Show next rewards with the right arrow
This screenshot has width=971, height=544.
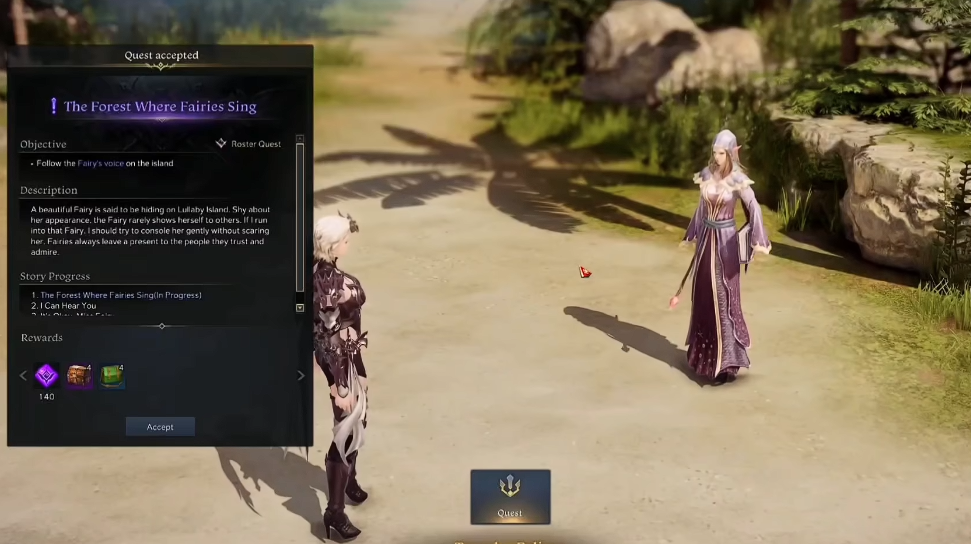coord(301,376)
